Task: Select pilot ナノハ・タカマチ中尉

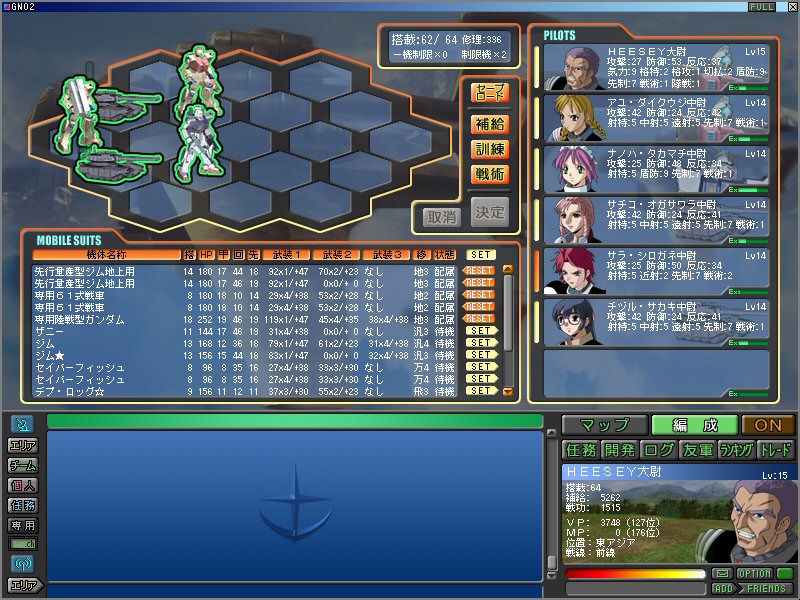Action: pos(655,169)
